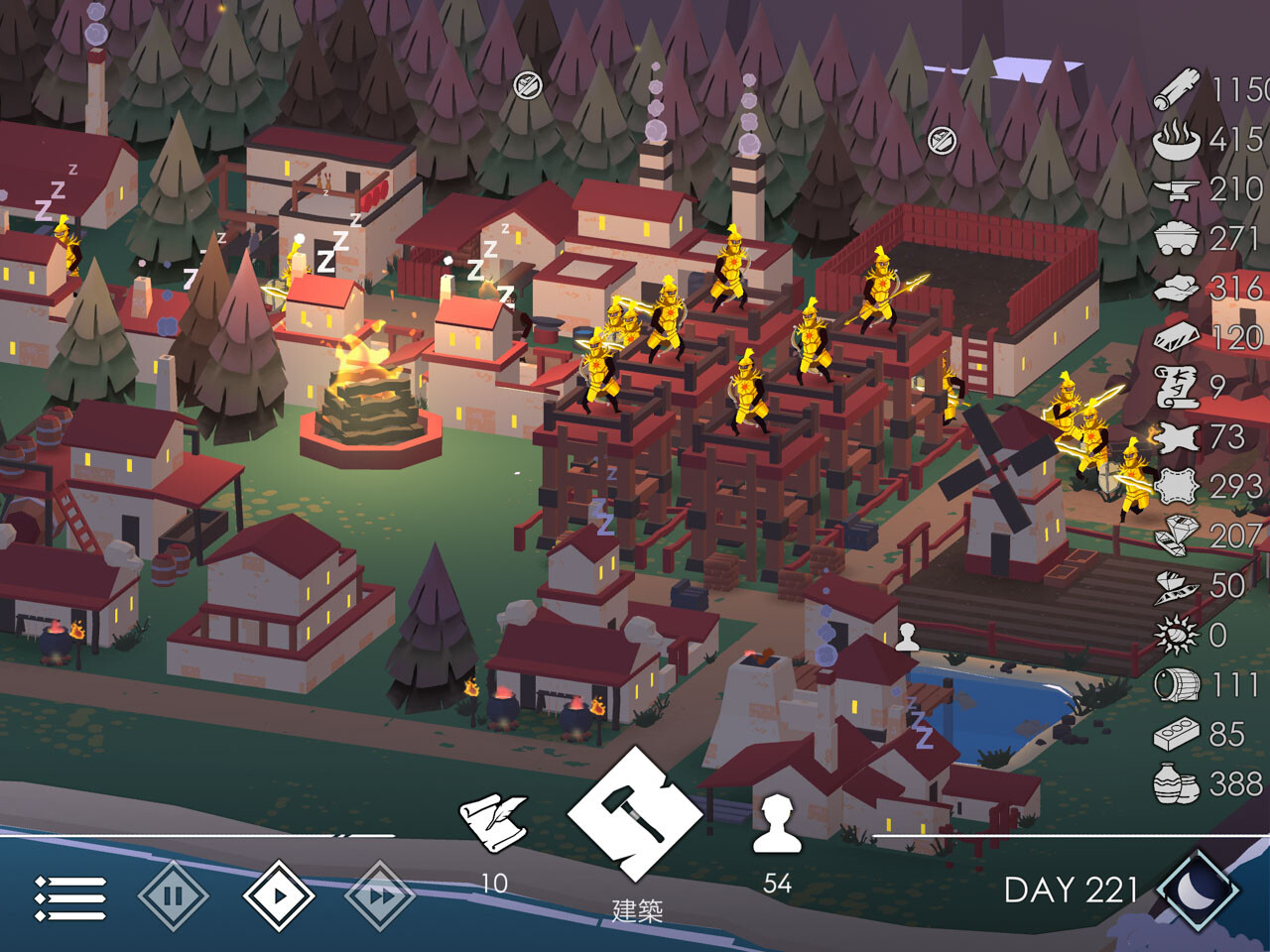Open the hamburger list menu
Viewport: 1270px width, 952px height.
click(70, 897)
